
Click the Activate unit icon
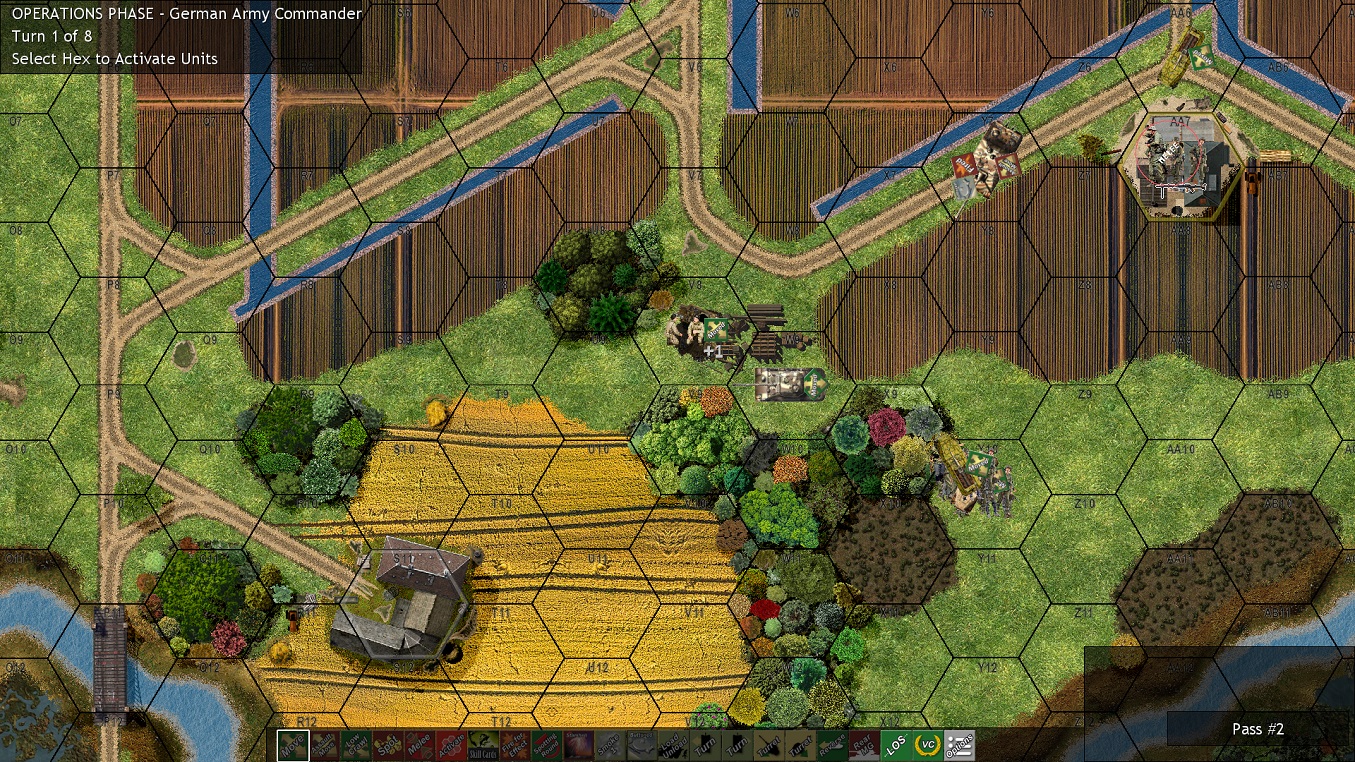pyautogui.click(x=450, y=744)
